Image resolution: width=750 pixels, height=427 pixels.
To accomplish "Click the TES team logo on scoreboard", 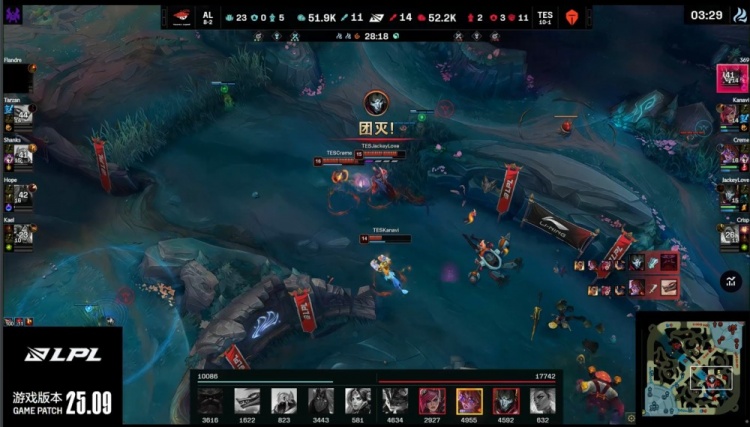I will click(573, 16).
